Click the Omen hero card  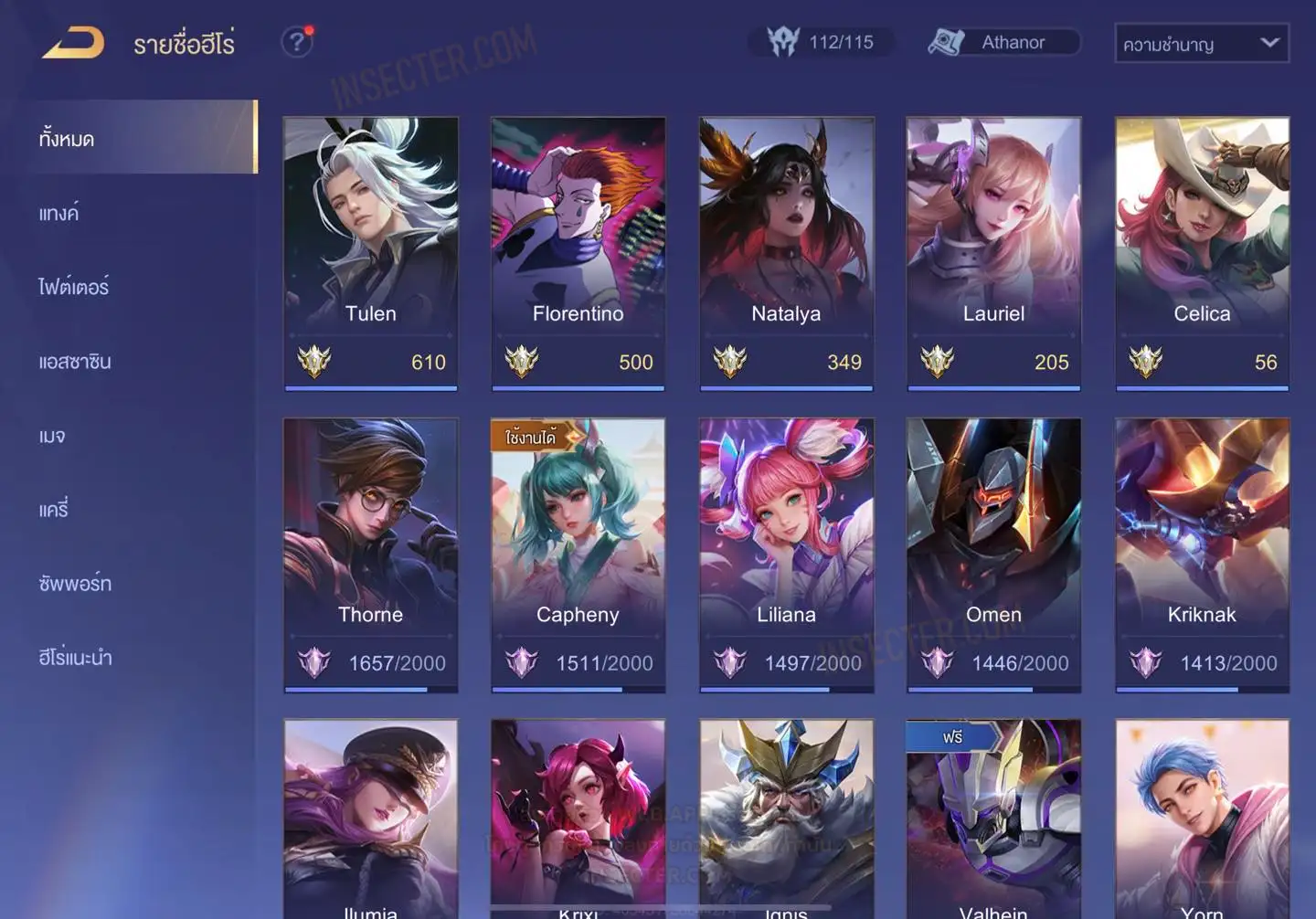pyautogui.click(x=993, y=555)
